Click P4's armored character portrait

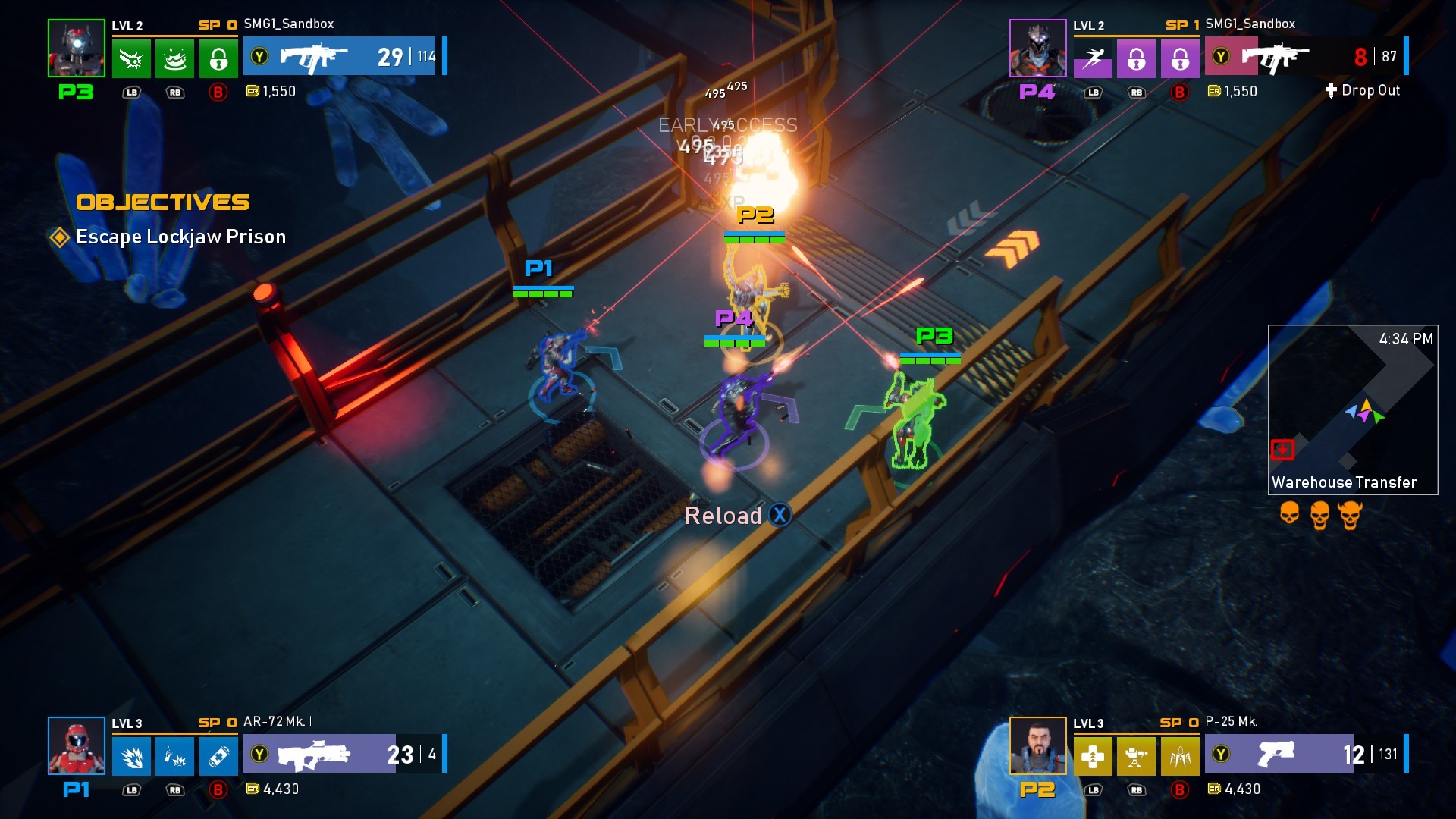(1037, 49)
